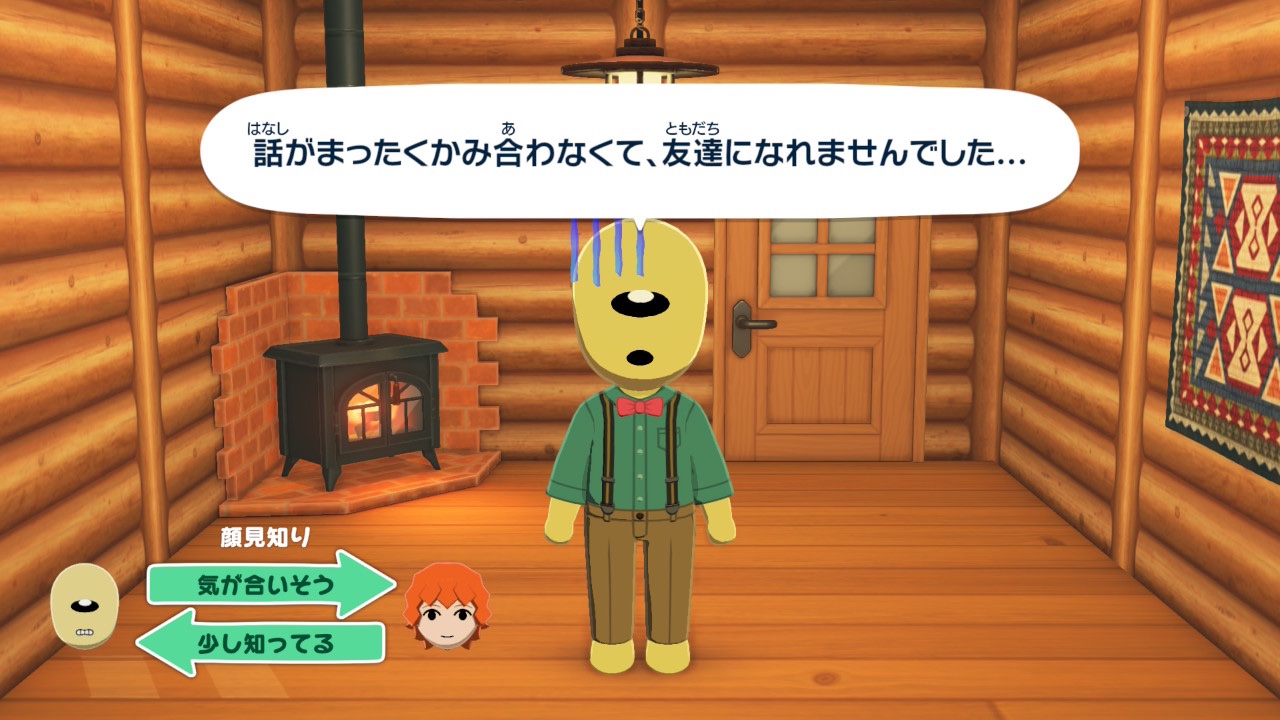The width and height of the screenshot is (1280, 720).
Task: Select the orange-haired Mii face portrait
Action: pos(447,606)
